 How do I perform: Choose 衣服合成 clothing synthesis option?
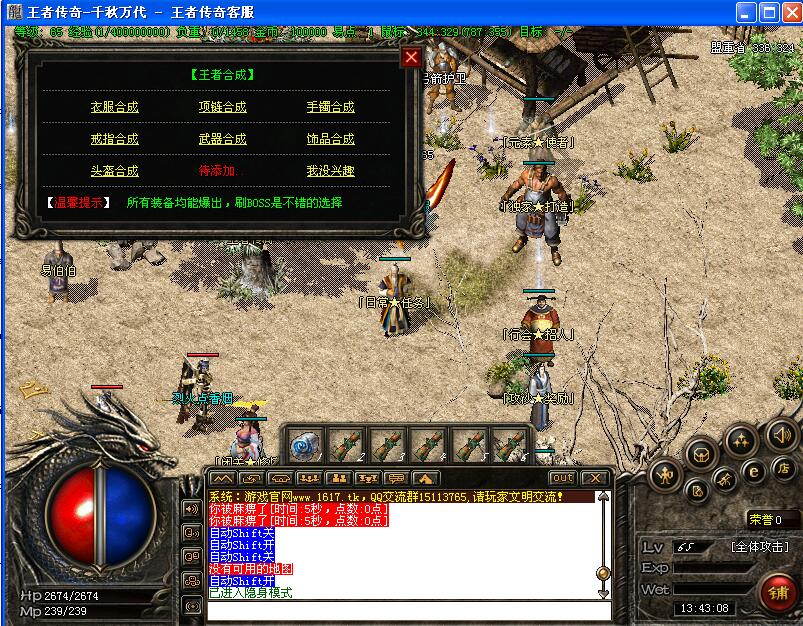click(115, 107)
